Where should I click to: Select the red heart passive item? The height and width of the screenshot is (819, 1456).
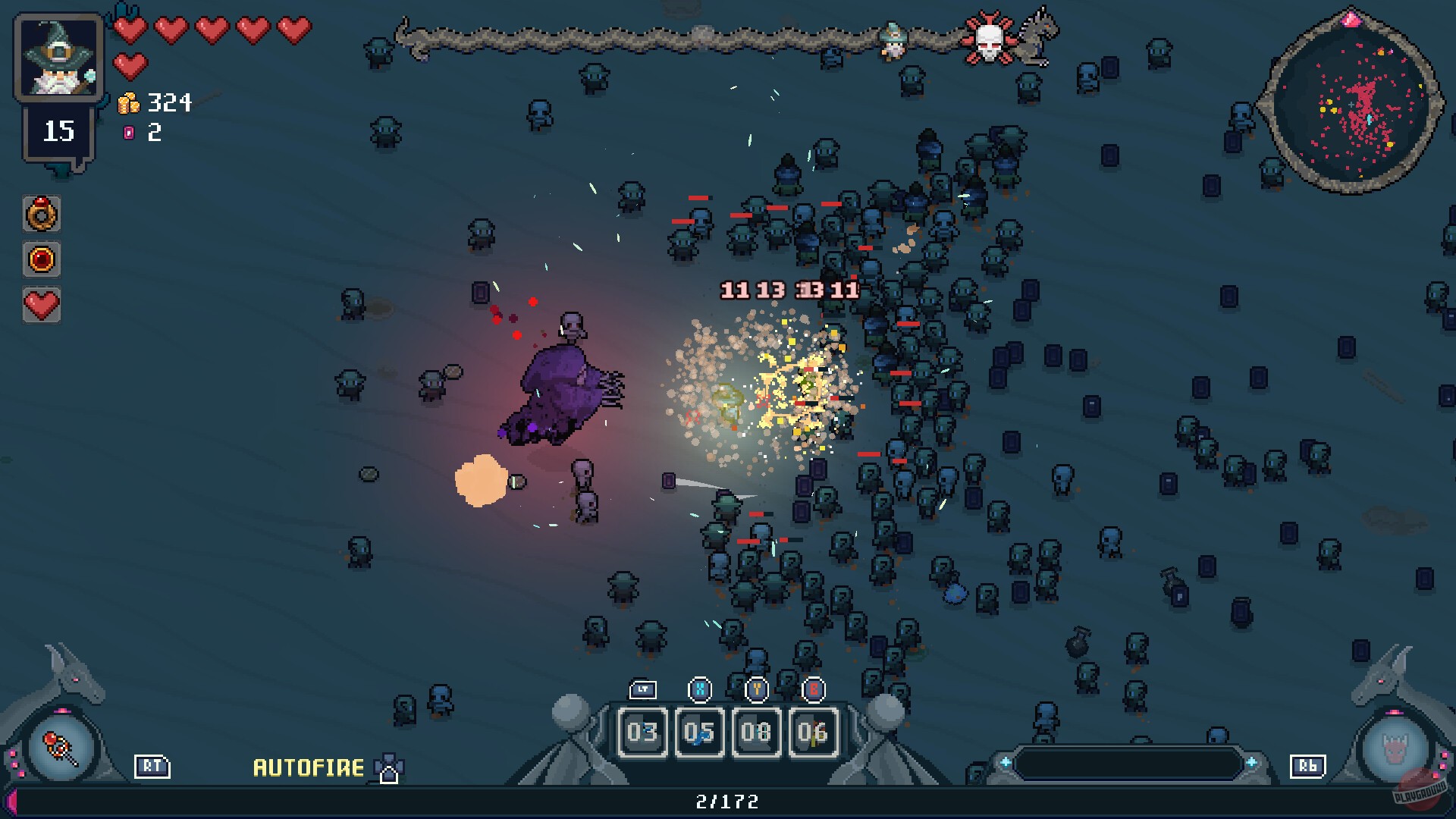click(x=42, y=305)
